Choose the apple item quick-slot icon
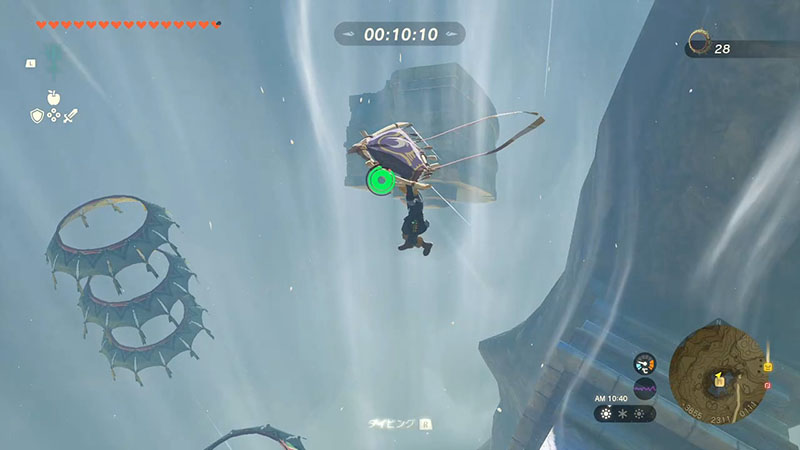The image size is (800, 450). [x=52, y=98]
